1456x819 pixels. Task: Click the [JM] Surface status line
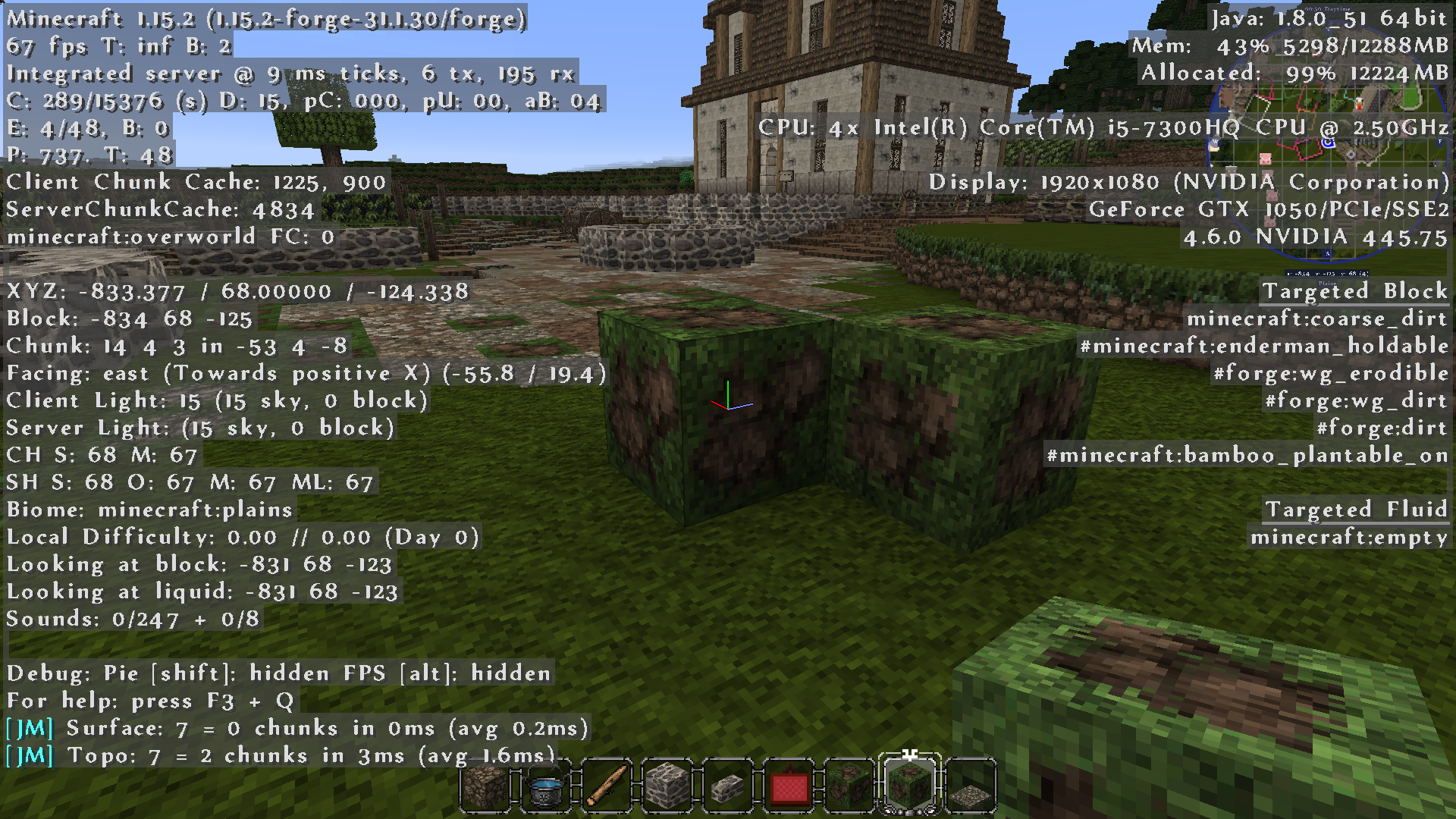pyautogui.click(x=296, y=727)
